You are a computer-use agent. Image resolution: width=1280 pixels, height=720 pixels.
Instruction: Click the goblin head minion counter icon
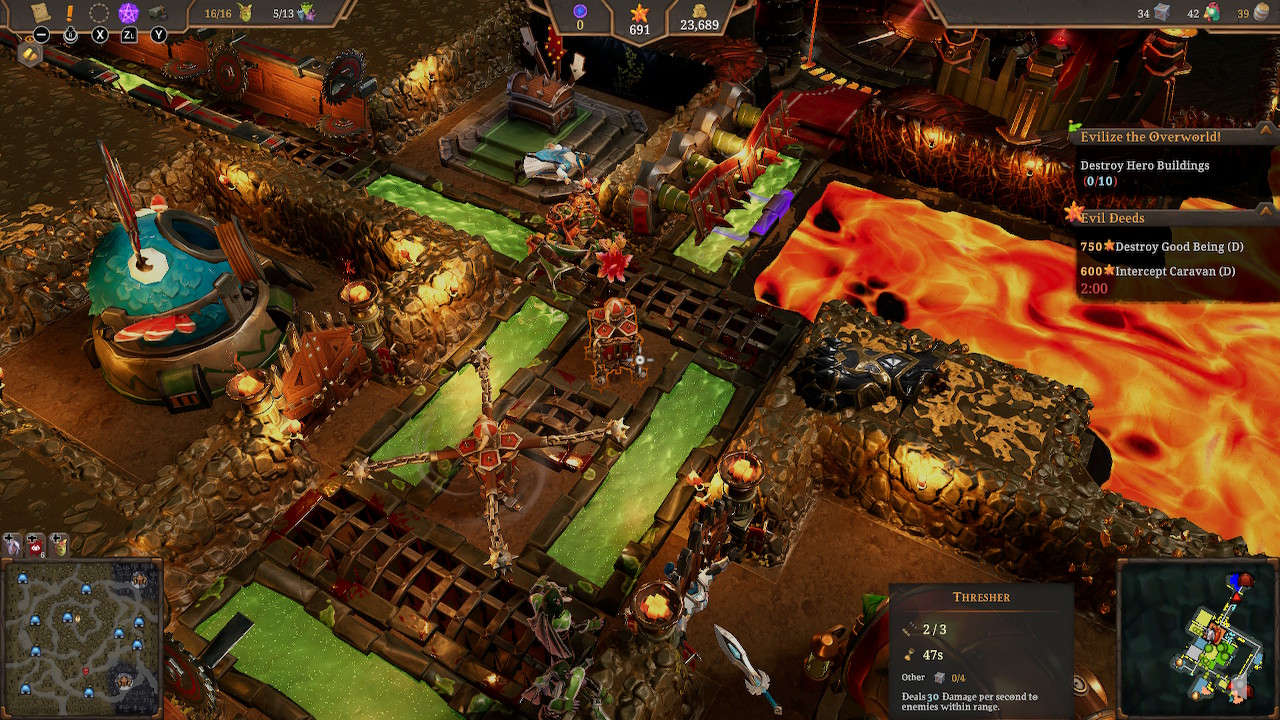245,13
